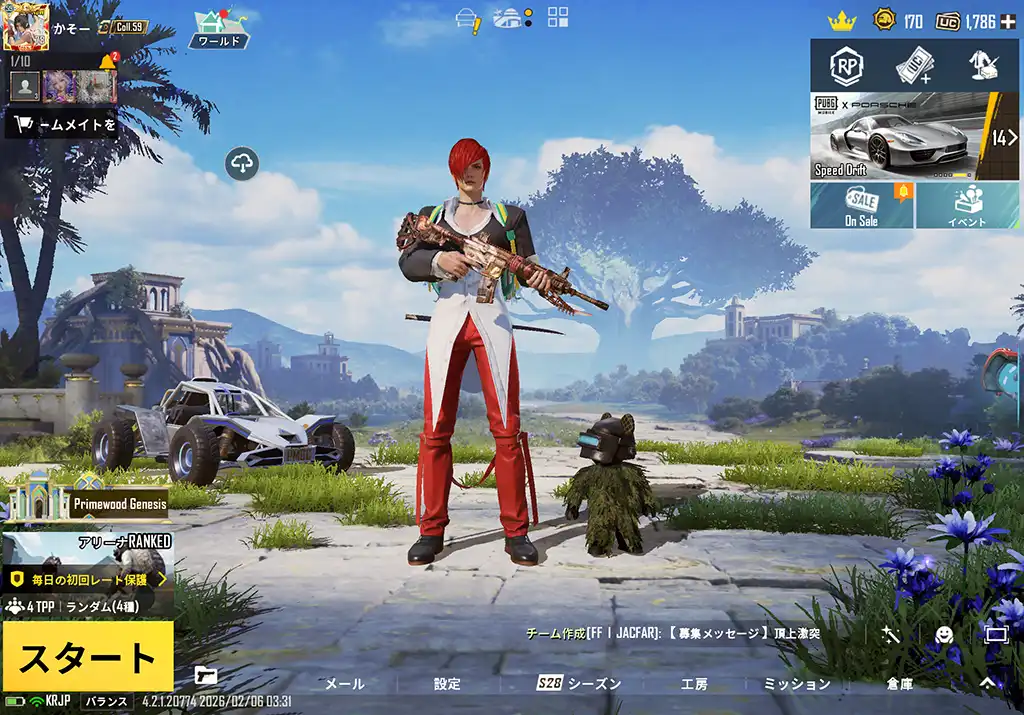Open the RP Royale Pass icon

[847, 66]
